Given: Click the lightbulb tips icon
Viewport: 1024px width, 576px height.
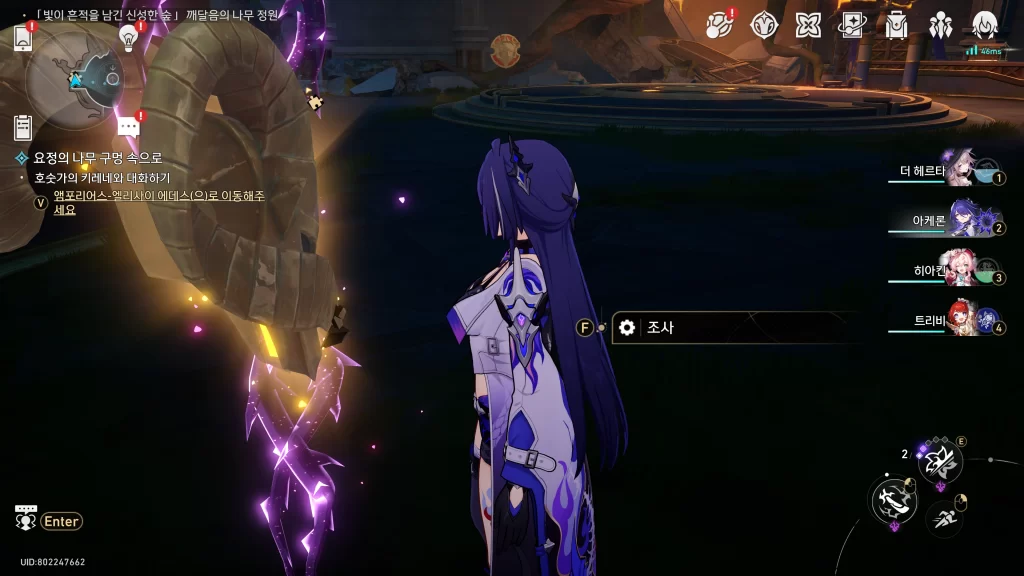Looking at the screenshot, I should click(128, 37).
